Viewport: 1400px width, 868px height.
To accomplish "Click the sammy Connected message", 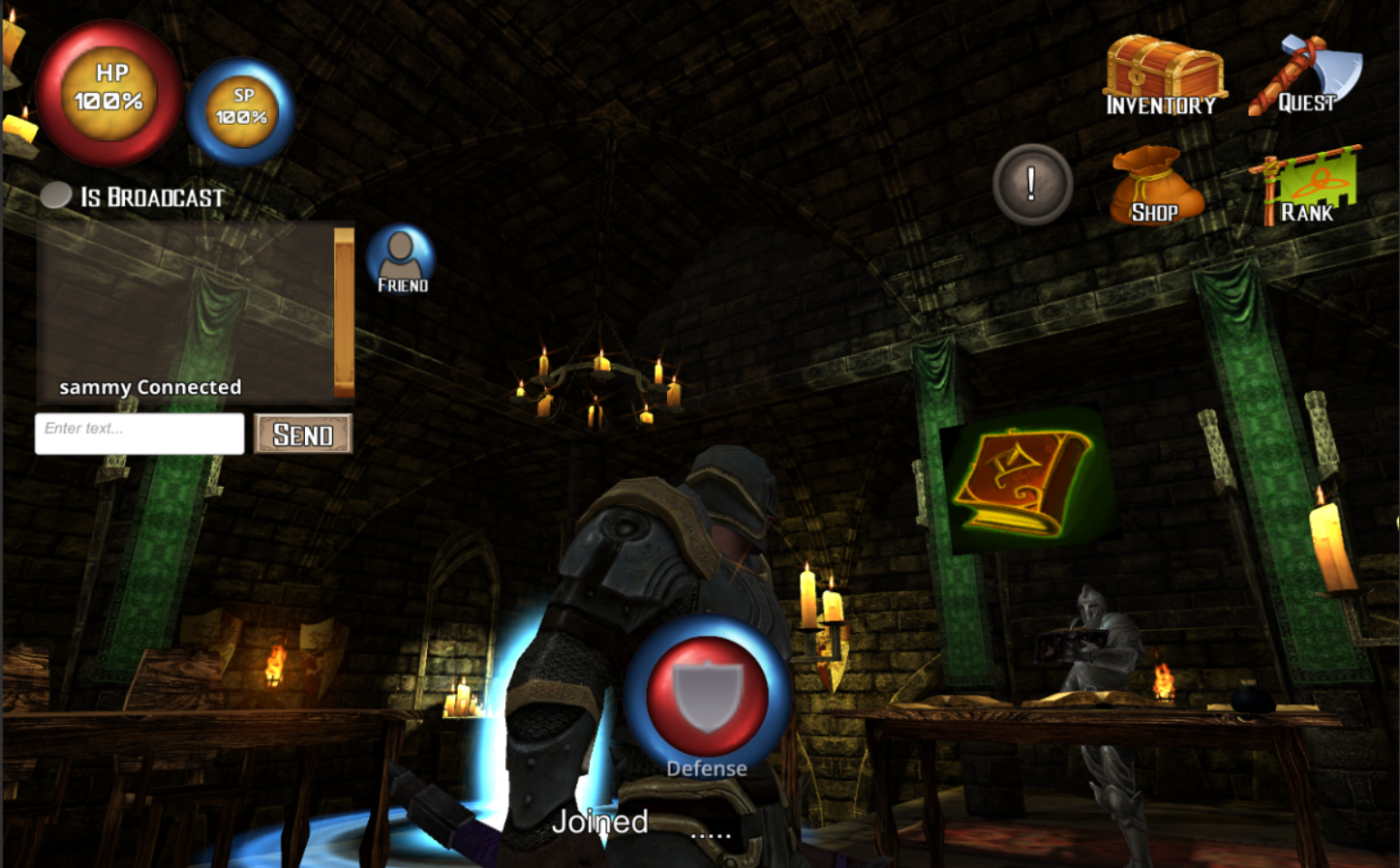I will (150, 386).
